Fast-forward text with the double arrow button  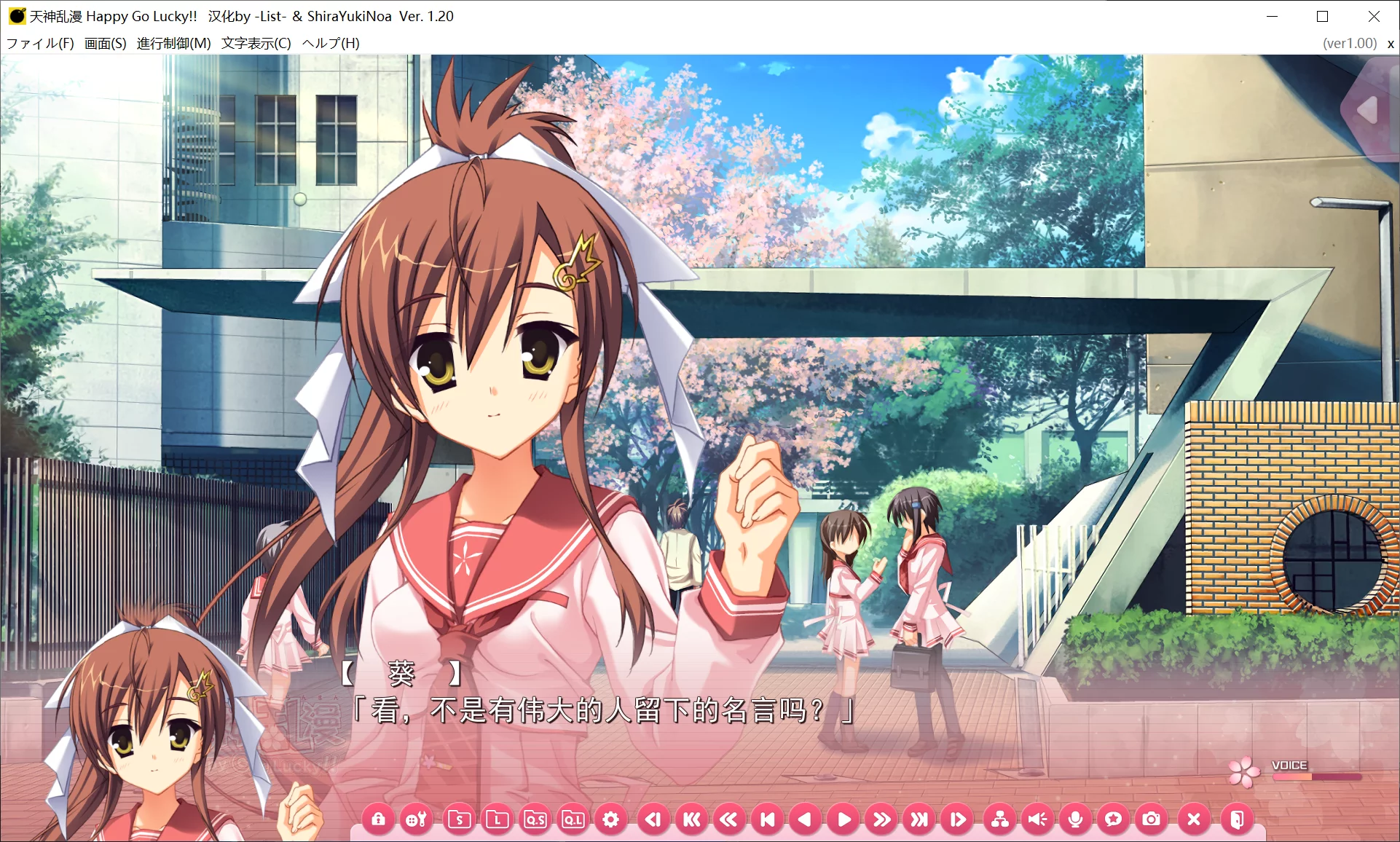(x=884, y=819)
